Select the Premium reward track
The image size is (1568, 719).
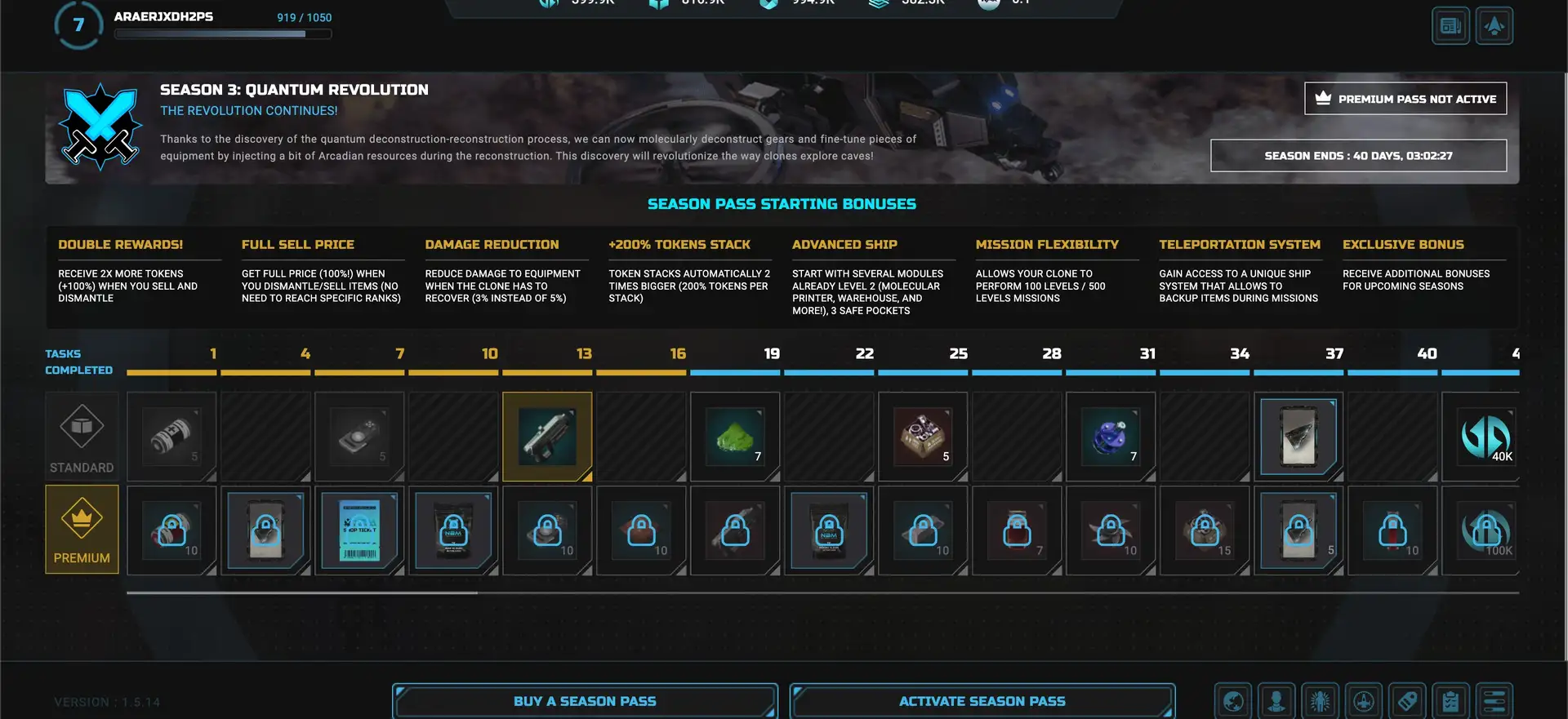point(82,530)
